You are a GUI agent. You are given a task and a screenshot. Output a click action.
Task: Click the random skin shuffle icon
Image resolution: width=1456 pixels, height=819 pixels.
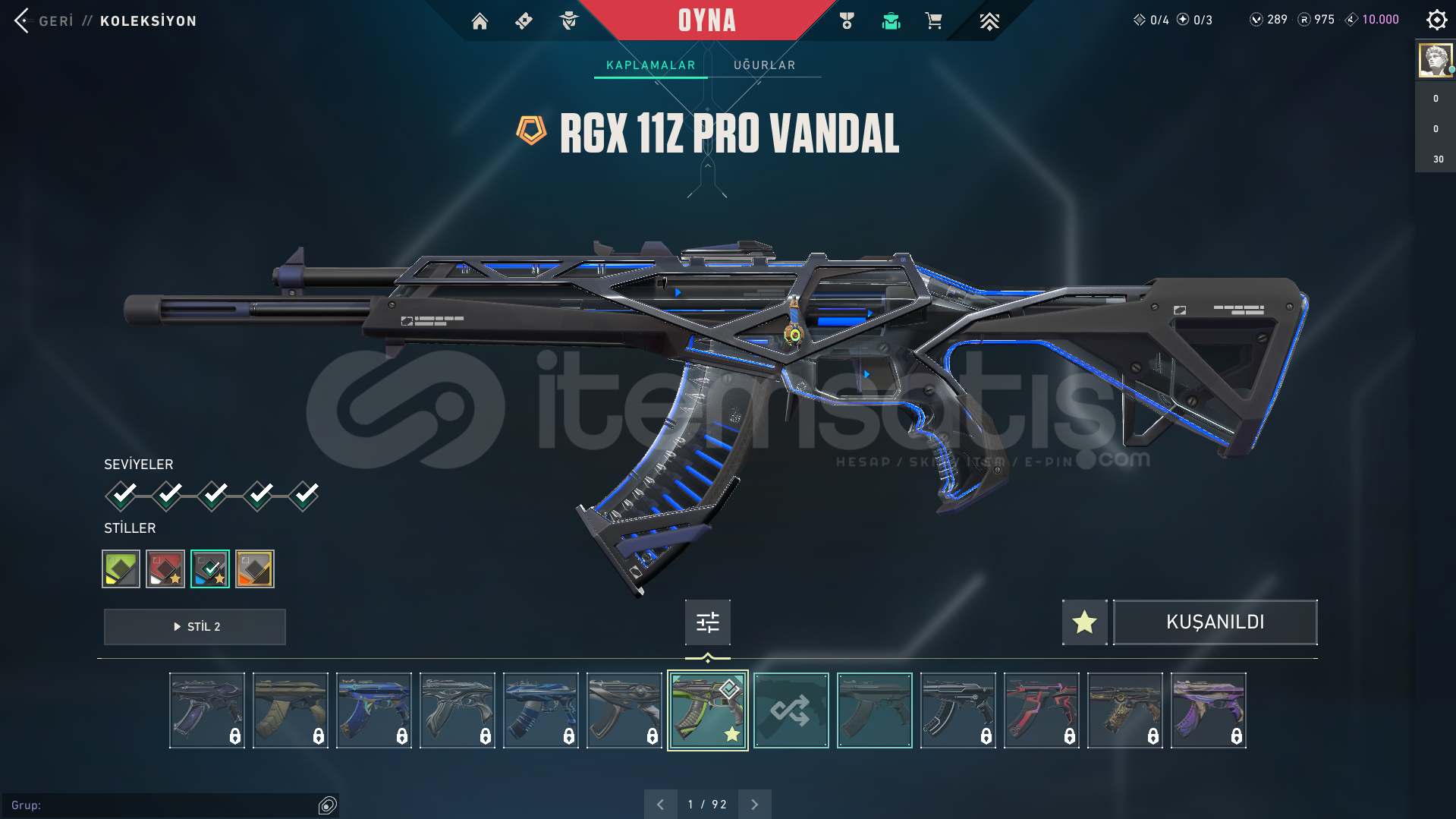pyautogui.click(x=791, y=710)
